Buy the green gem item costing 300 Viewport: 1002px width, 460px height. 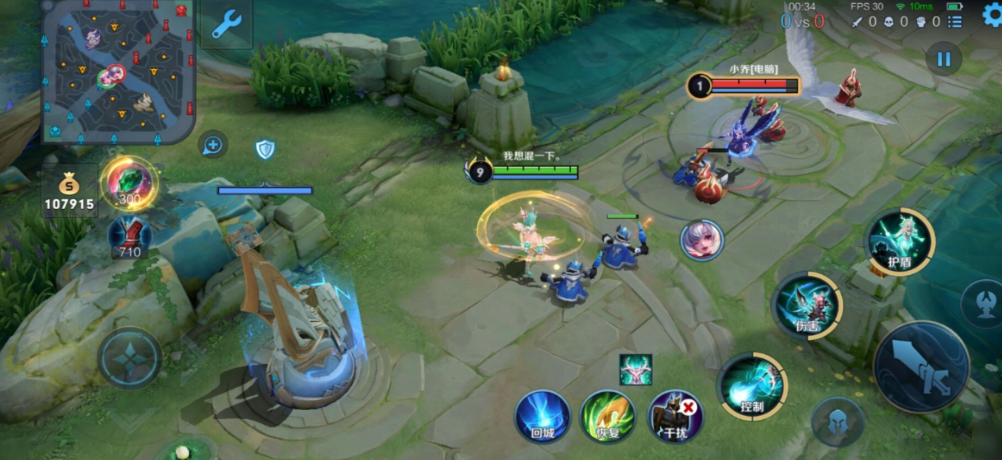point(129,183)
